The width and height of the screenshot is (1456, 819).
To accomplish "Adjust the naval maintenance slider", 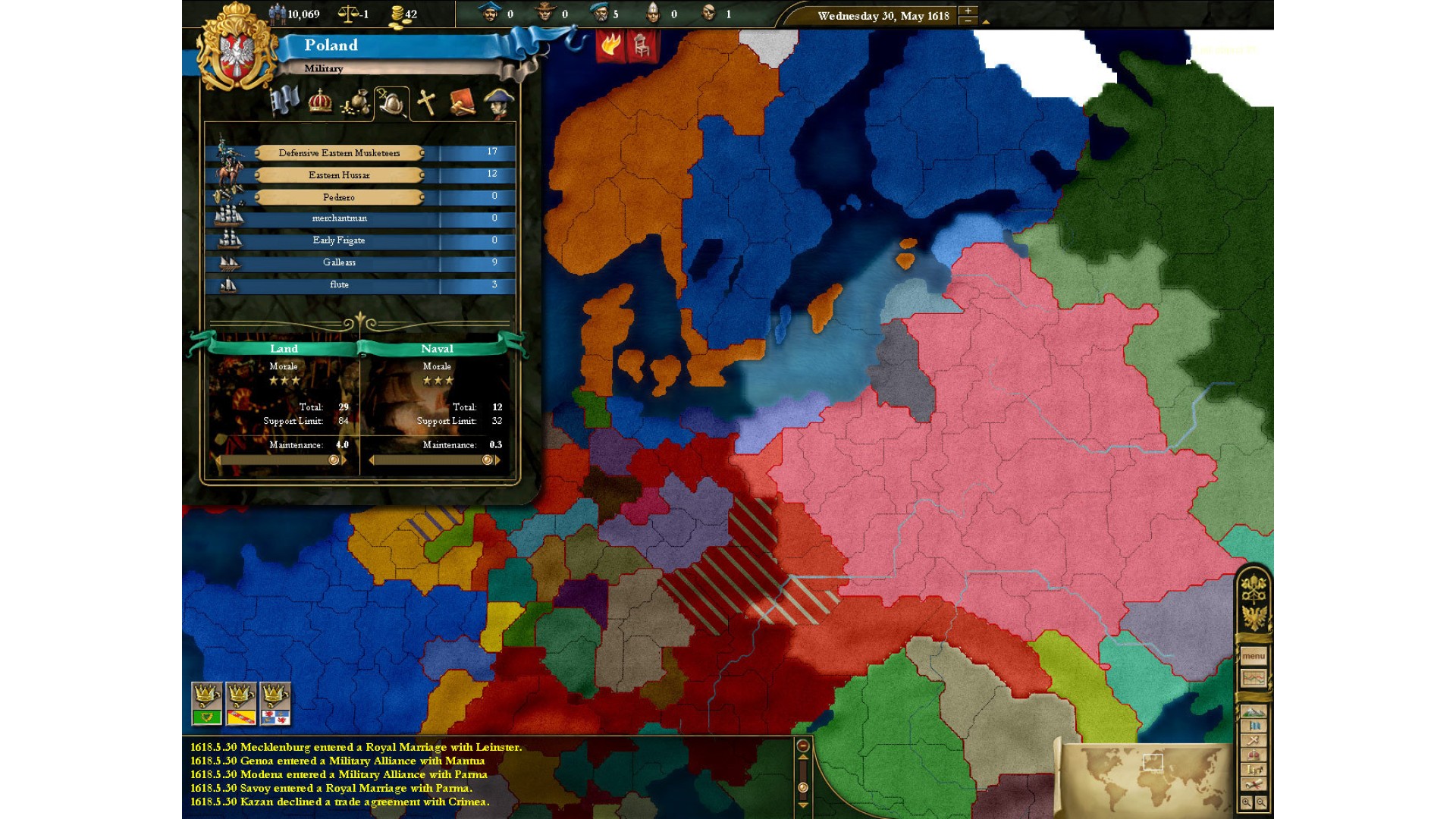I will pyautogui.click(x=487, y=460).
